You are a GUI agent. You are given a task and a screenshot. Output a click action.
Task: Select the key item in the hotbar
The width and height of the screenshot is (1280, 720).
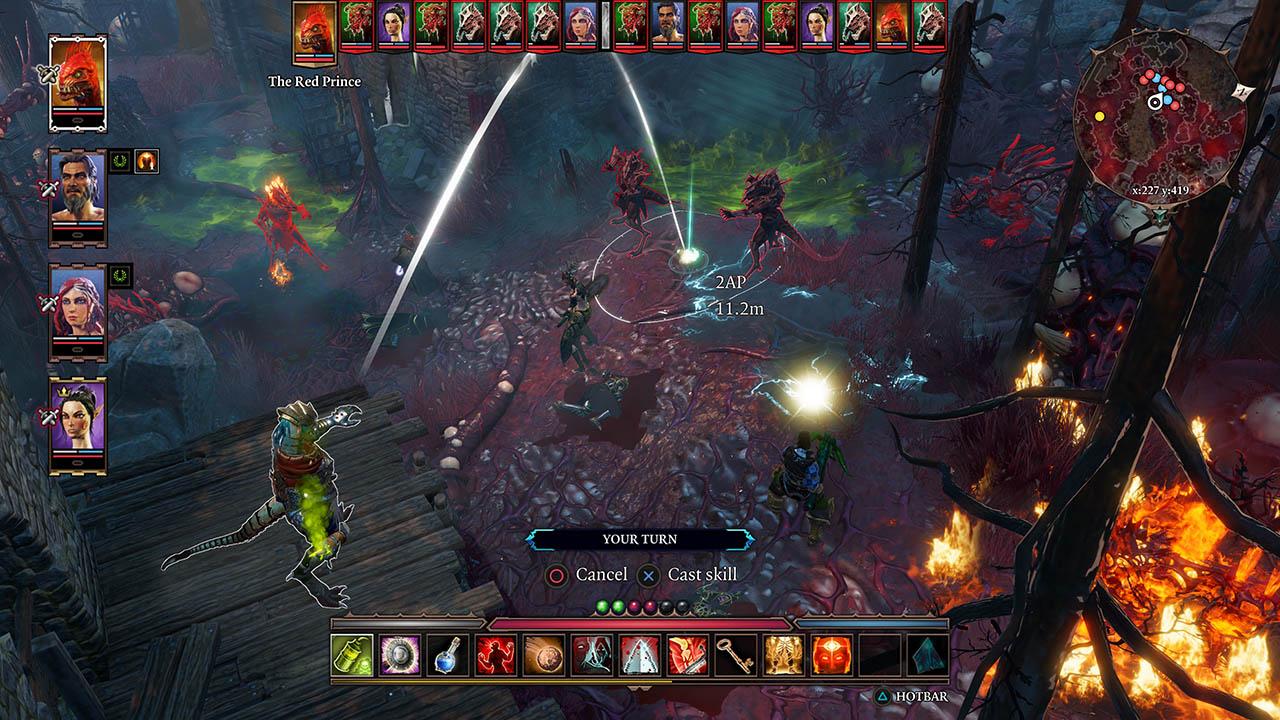pos(735,655)
